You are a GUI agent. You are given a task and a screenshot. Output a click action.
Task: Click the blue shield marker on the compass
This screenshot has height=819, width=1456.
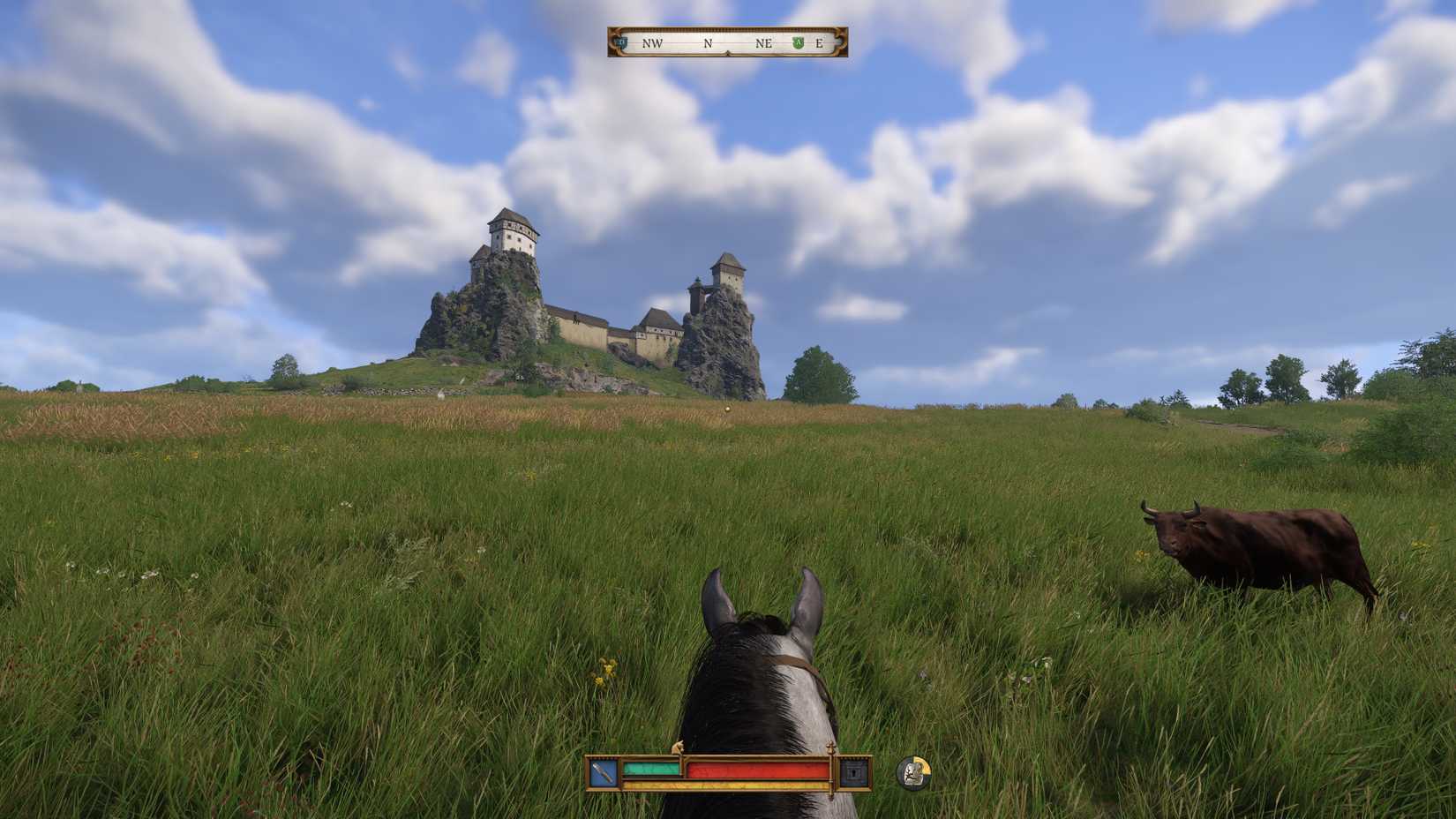(x=621, y=42)
